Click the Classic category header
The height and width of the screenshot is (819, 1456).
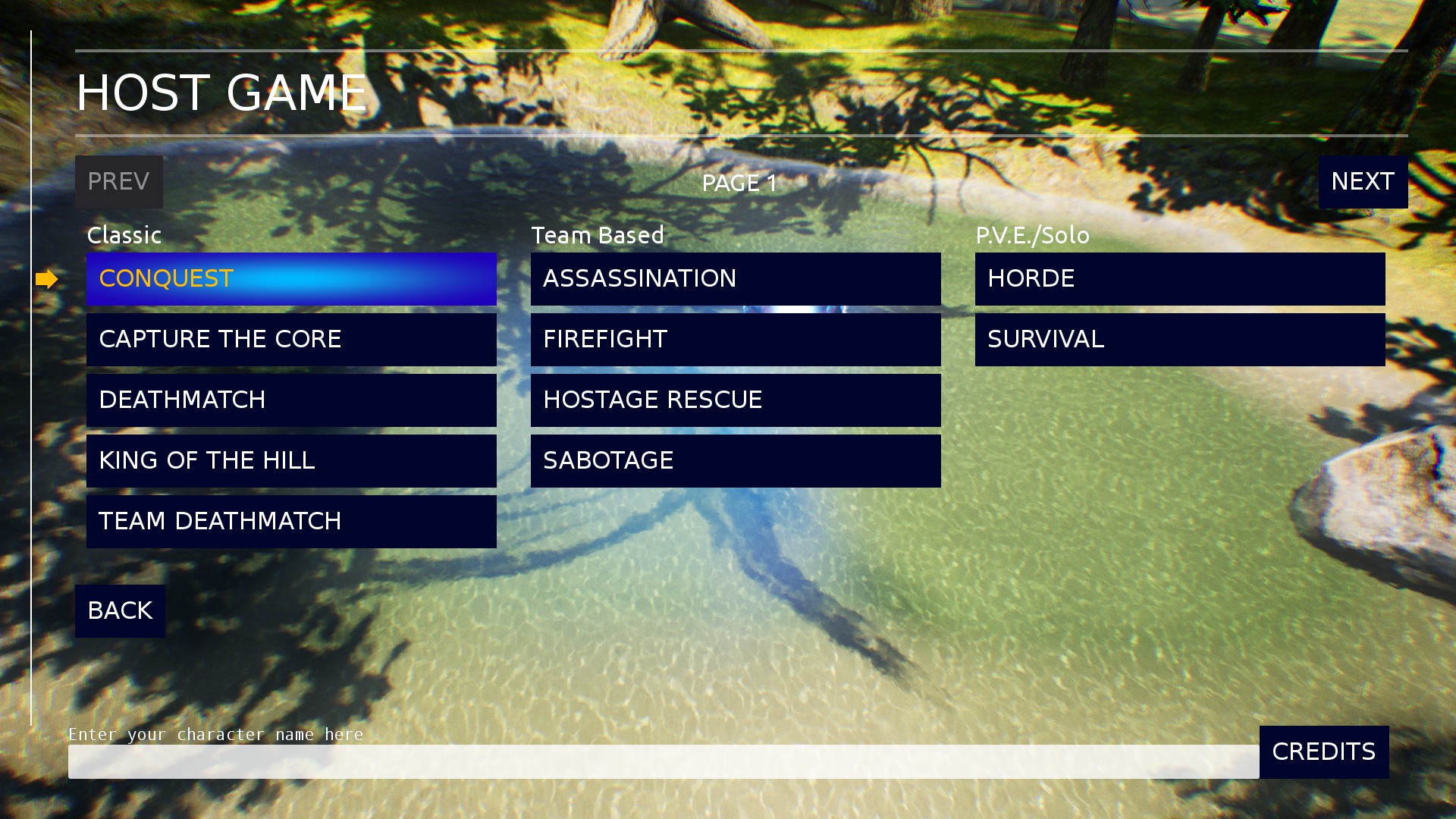[x=124, y=235]
